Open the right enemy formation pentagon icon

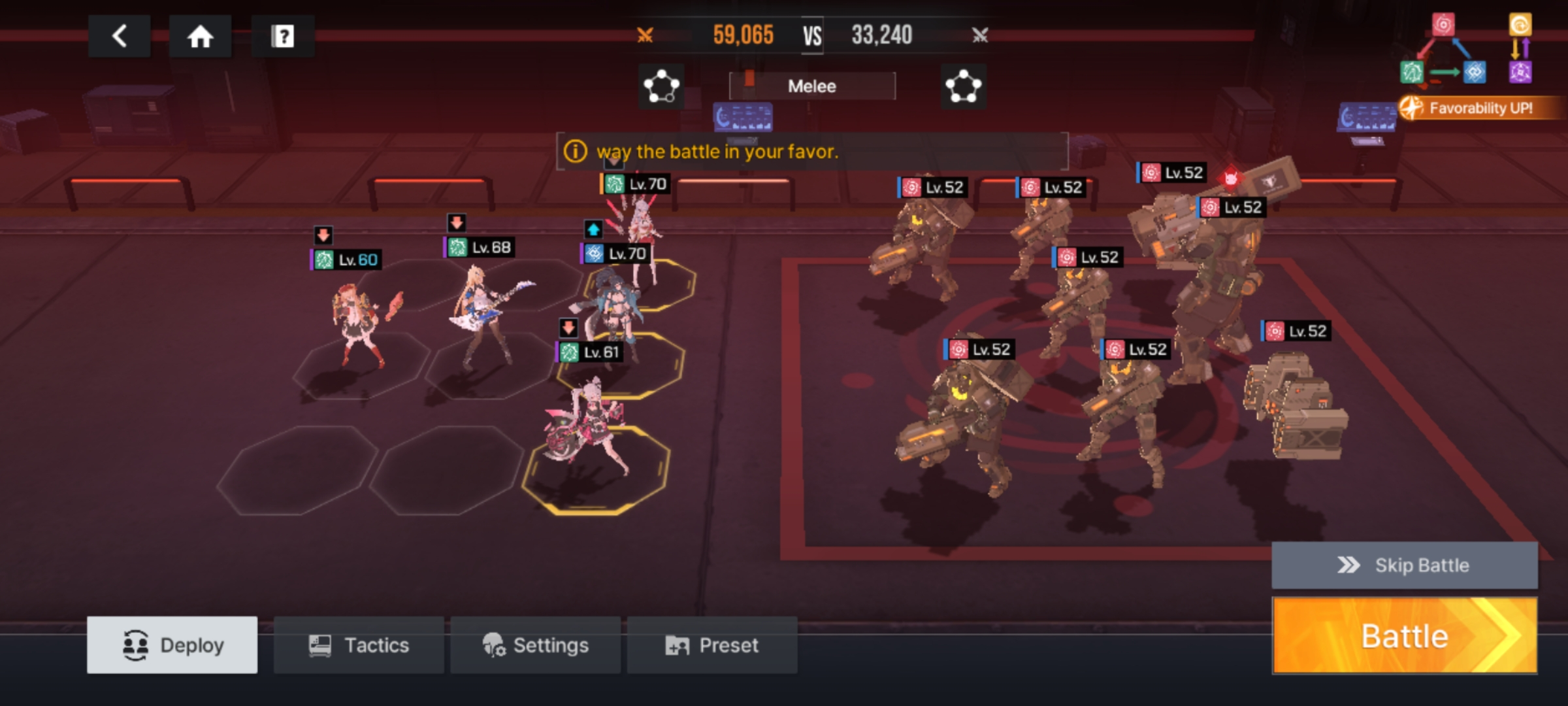coord(963,86)
